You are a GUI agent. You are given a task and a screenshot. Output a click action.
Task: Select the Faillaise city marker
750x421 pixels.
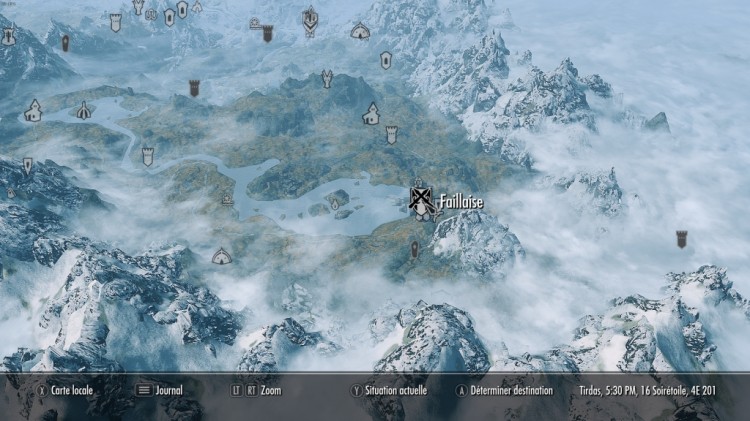[423, 201]
